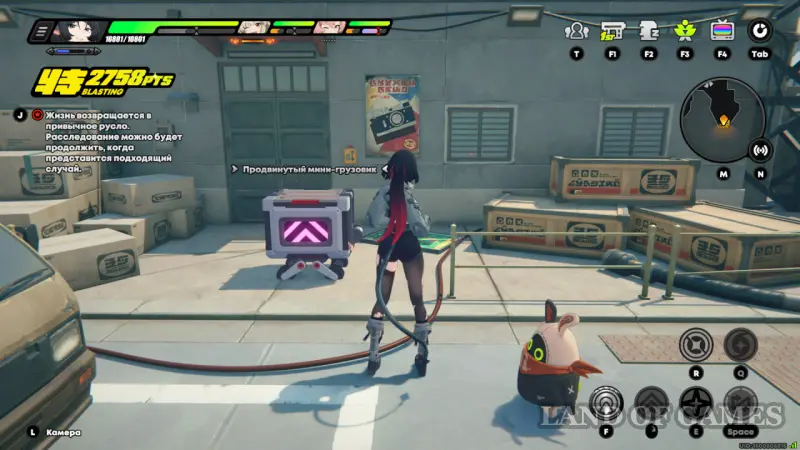Switch to the pink-haired teammate portrait
800x450 pixels.
328,27
